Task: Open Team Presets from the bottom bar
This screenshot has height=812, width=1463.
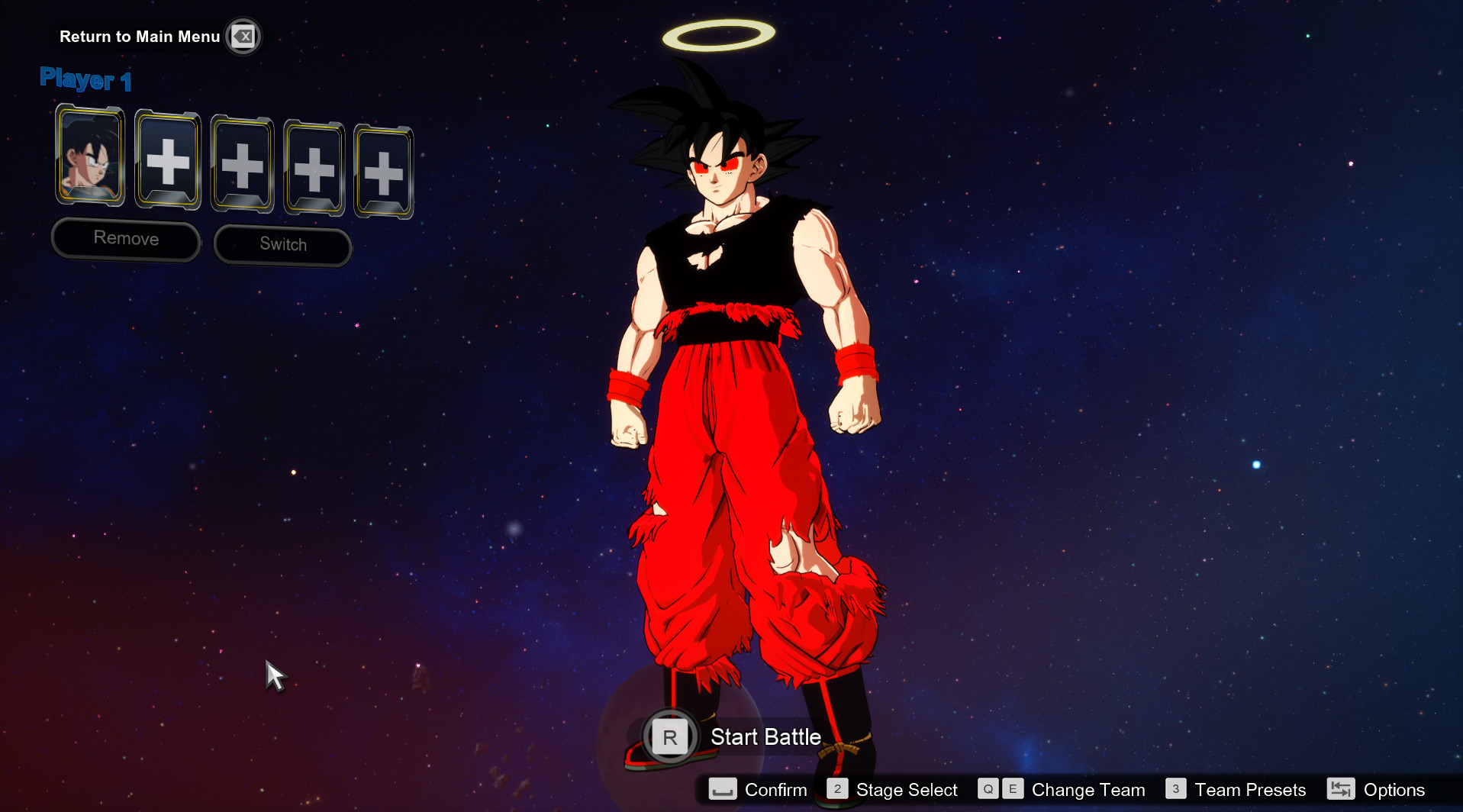Action: click(x=1249, y=790)
